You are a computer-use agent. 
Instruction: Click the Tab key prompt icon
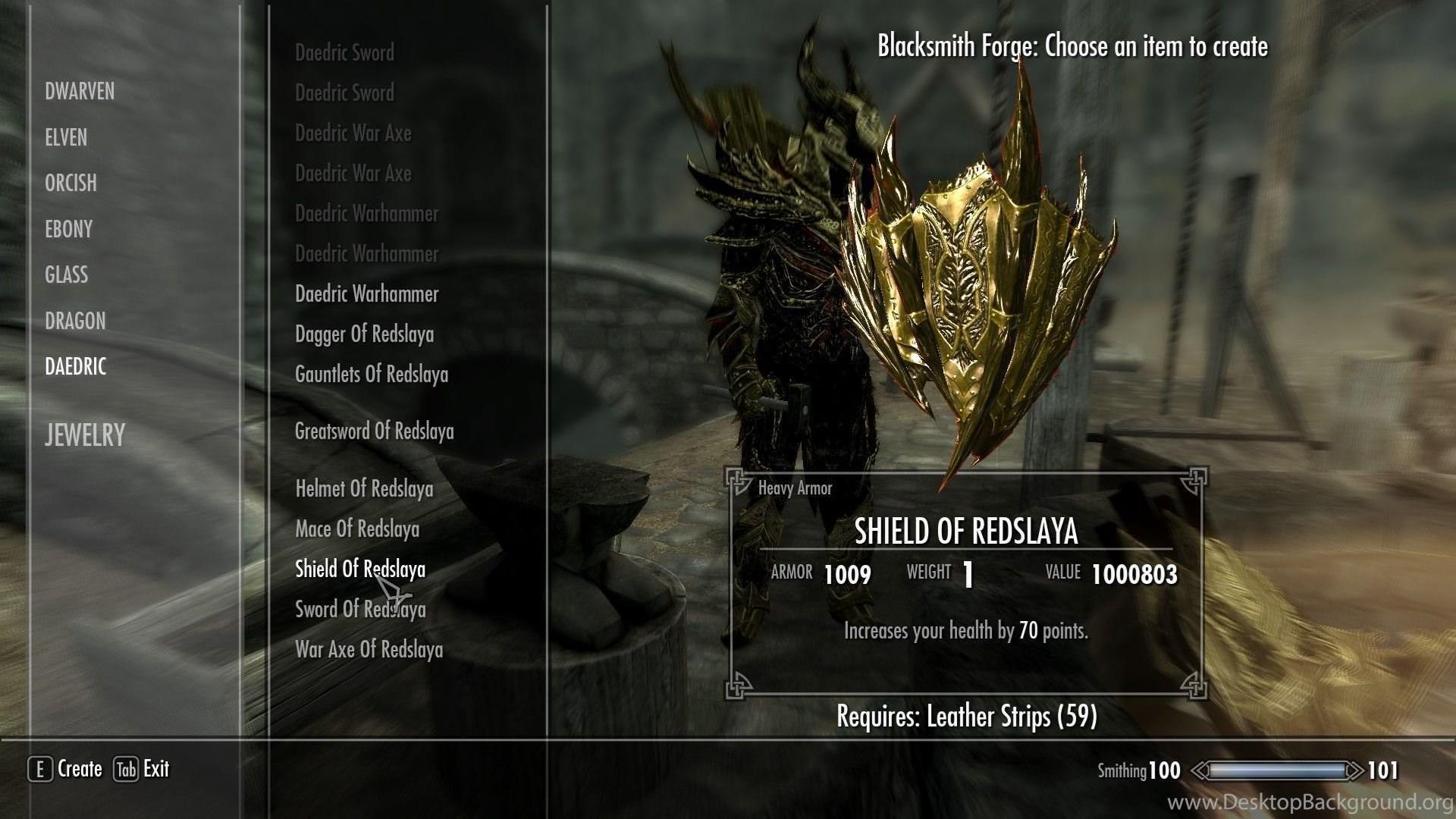point(125,769)
